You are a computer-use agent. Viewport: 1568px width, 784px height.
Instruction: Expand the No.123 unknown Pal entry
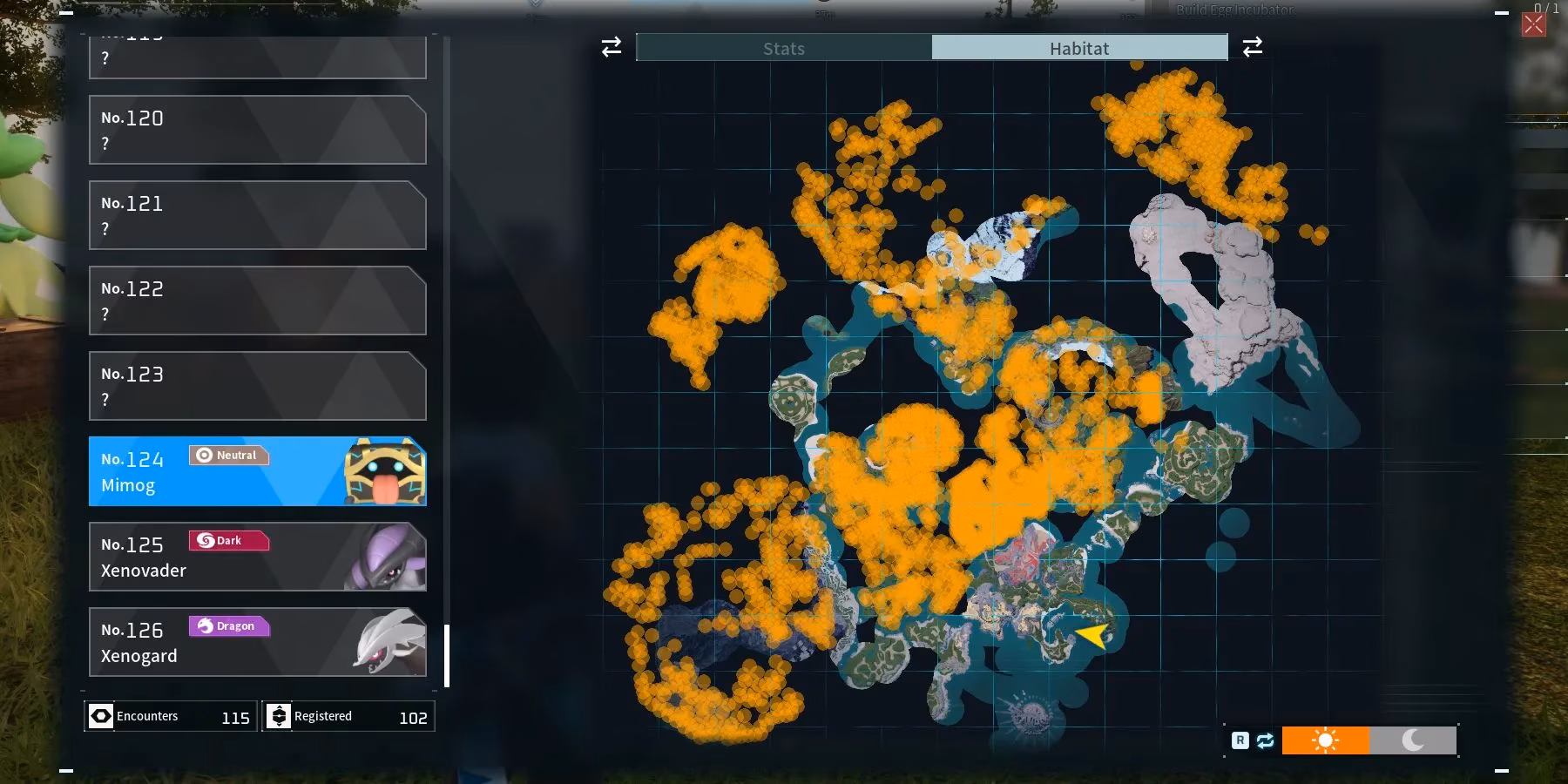(258, 386)
